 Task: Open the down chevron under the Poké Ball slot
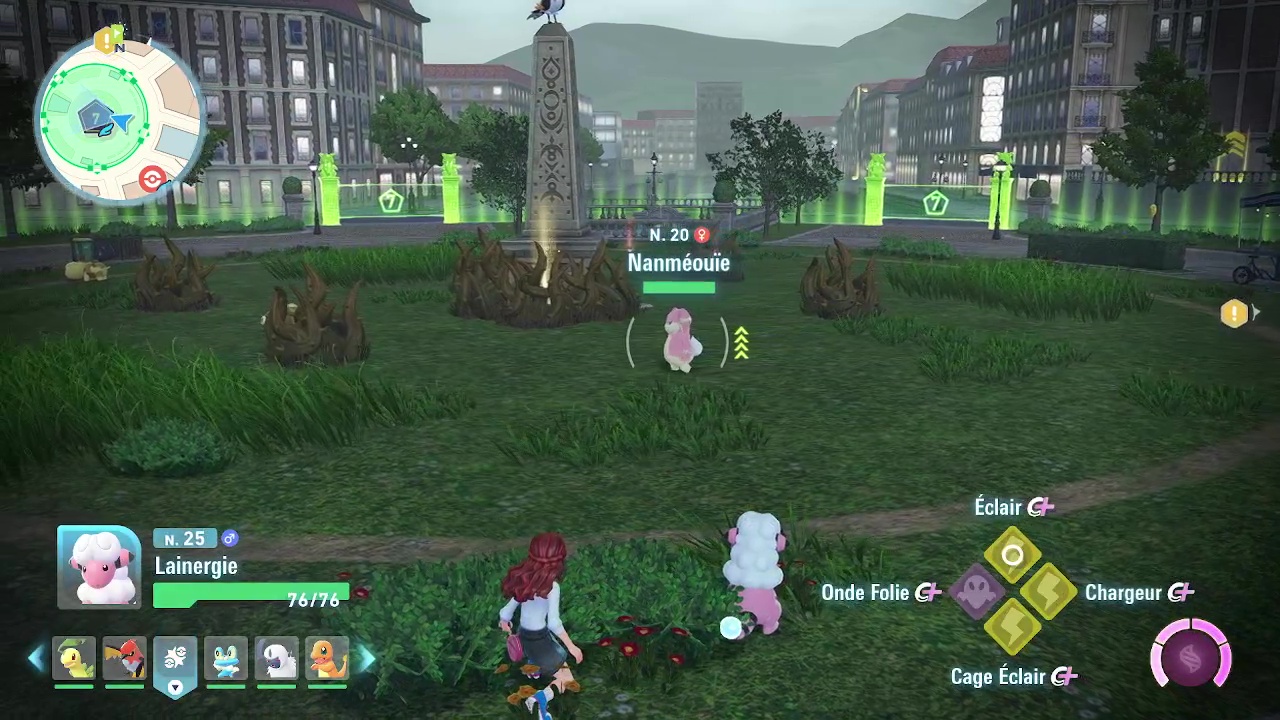175,688
